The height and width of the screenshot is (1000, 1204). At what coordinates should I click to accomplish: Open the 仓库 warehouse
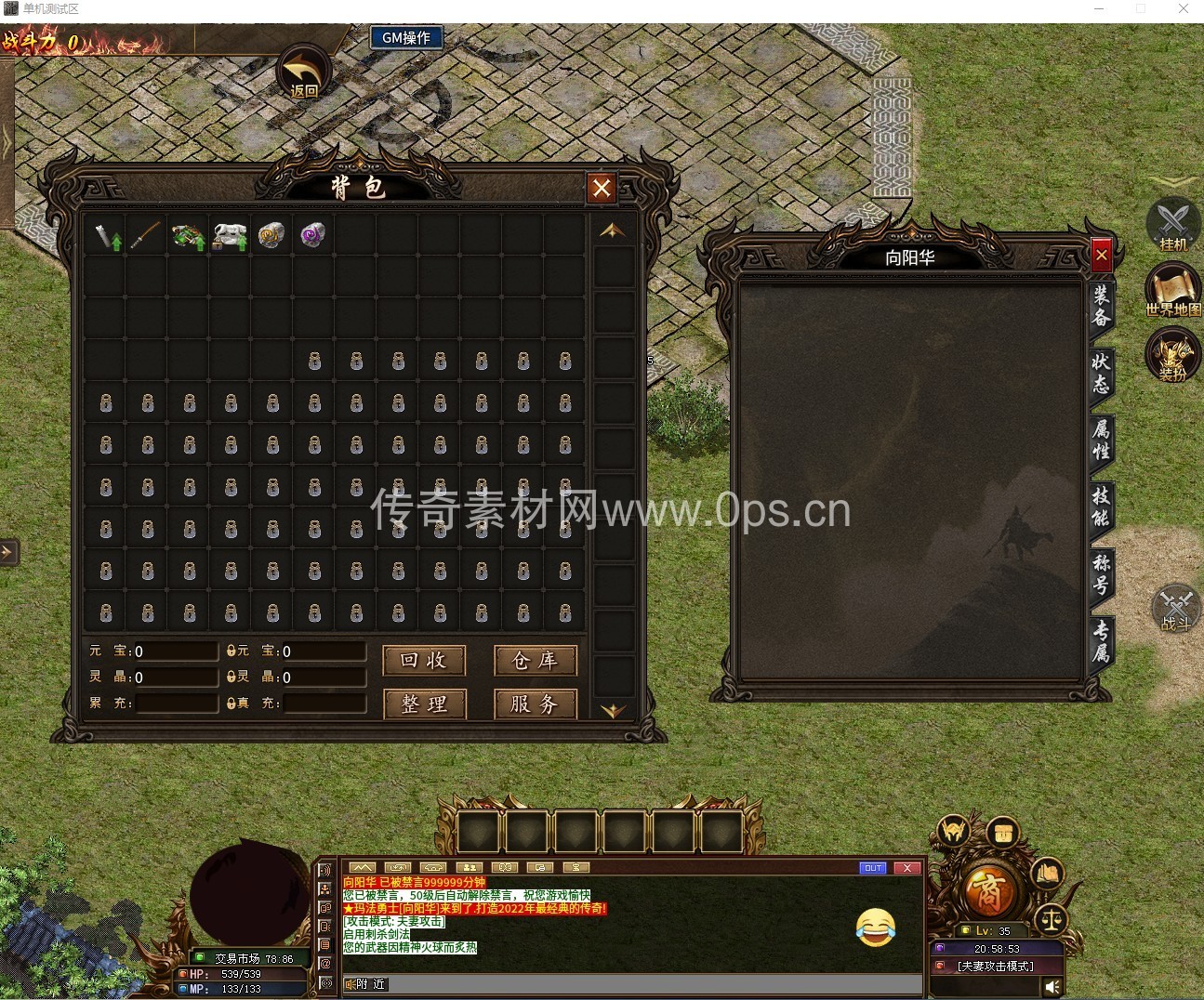tap(535, 661)
